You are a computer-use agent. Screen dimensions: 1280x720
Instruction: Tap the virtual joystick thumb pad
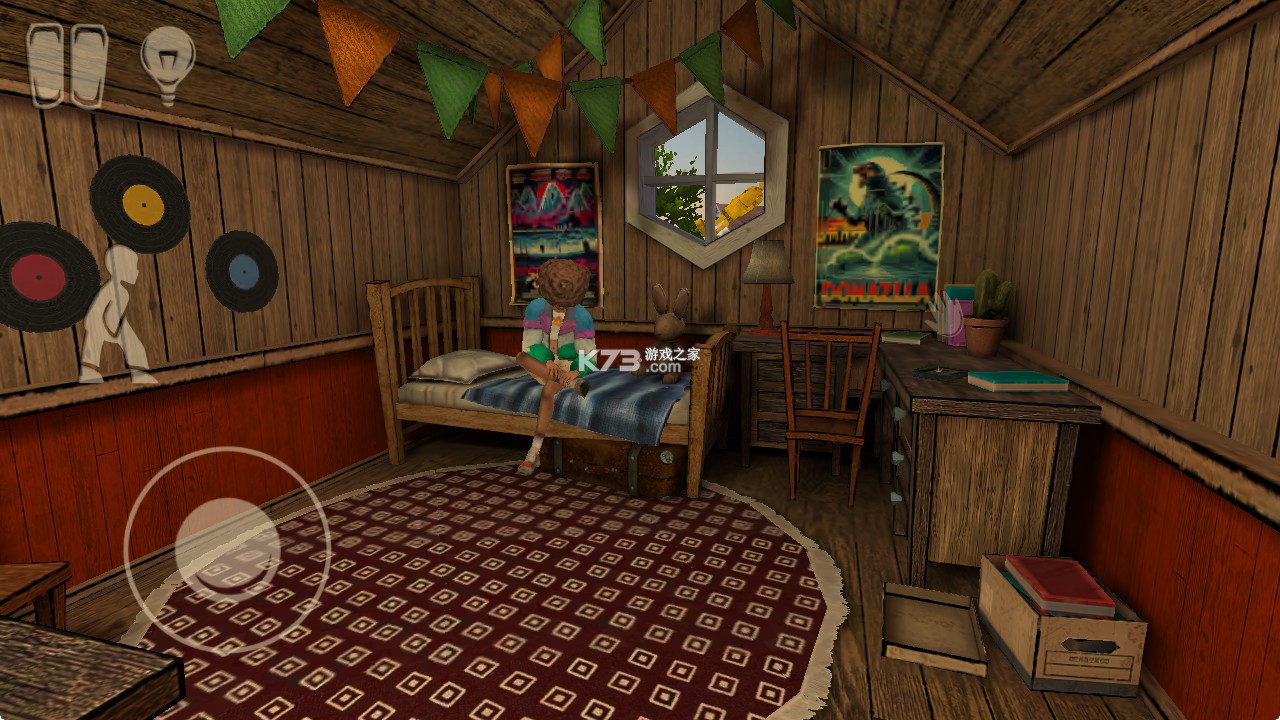pyautogui.click(x=227, y=548)
